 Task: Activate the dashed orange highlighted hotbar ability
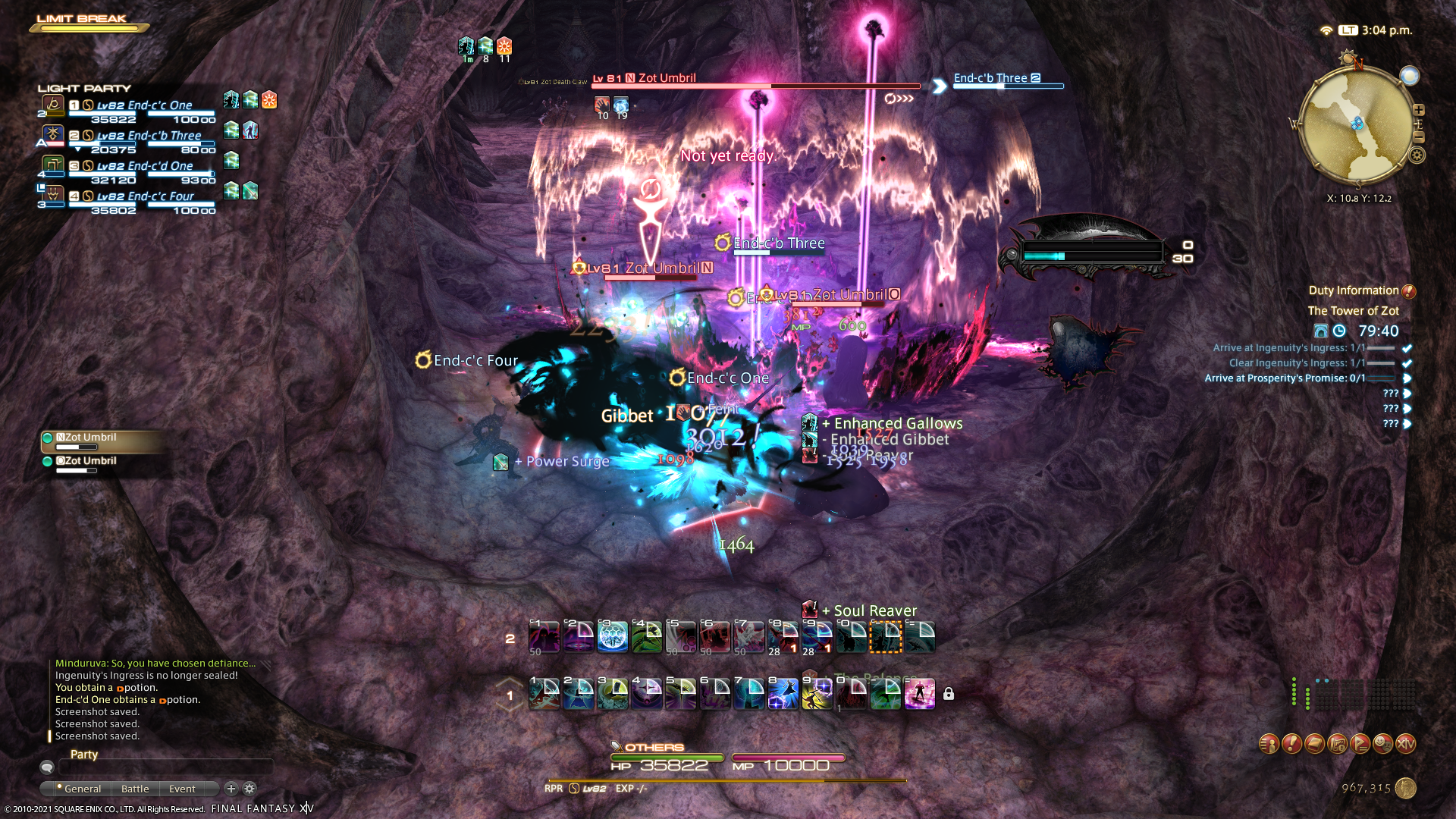click(885, 638)
